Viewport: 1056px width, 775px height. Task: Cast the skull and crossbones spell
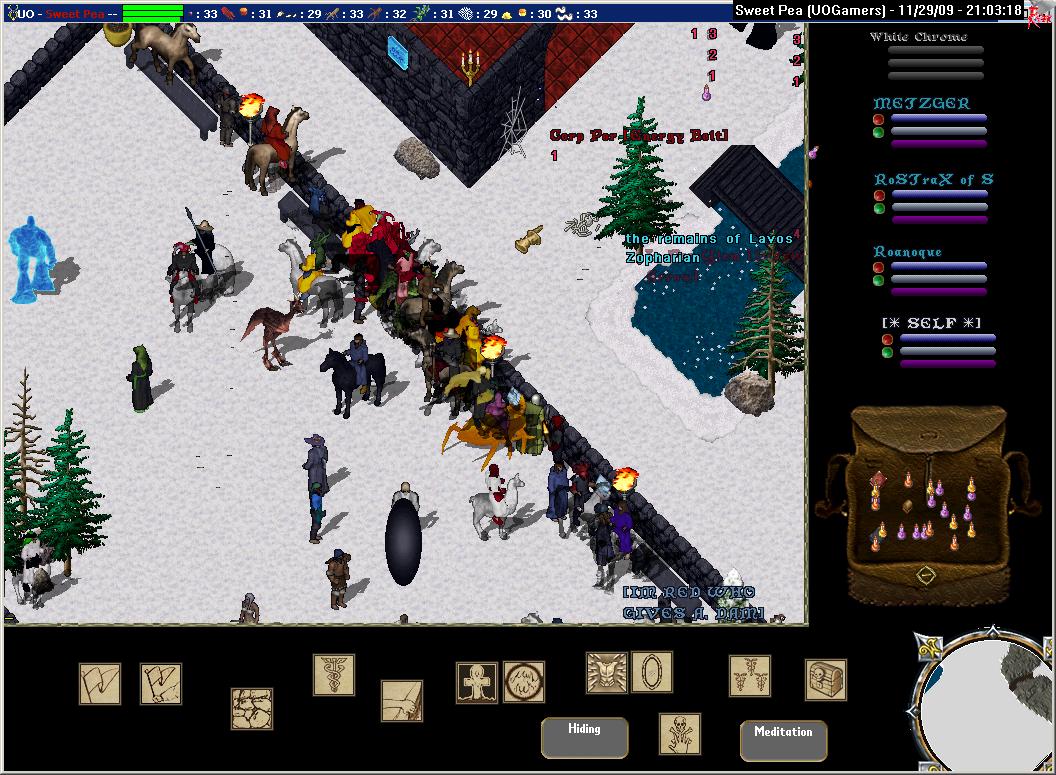[679, 733]
